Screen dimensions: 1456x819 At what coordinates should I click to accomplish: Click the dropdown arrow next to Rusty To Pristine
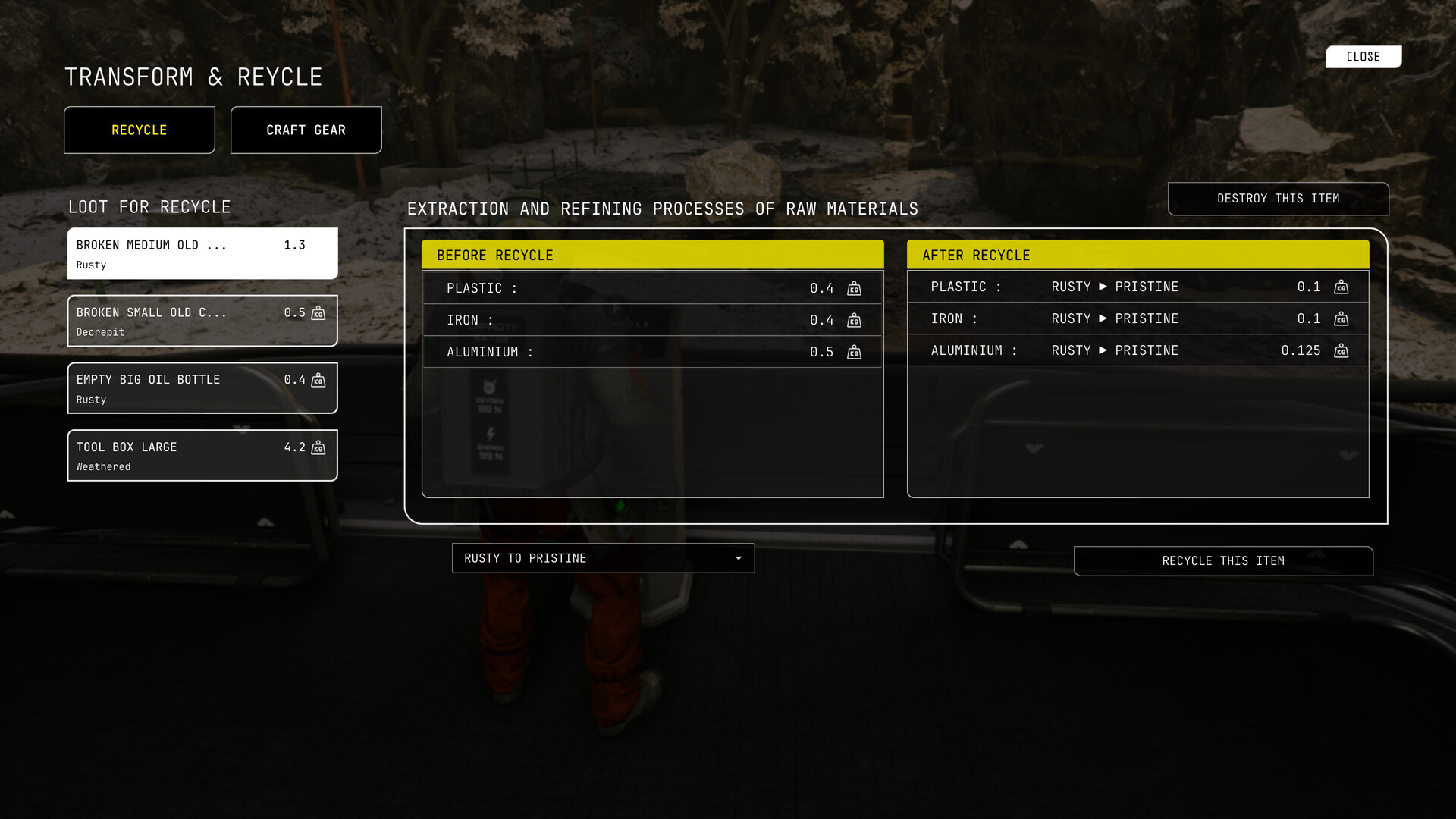pos(739,558)
